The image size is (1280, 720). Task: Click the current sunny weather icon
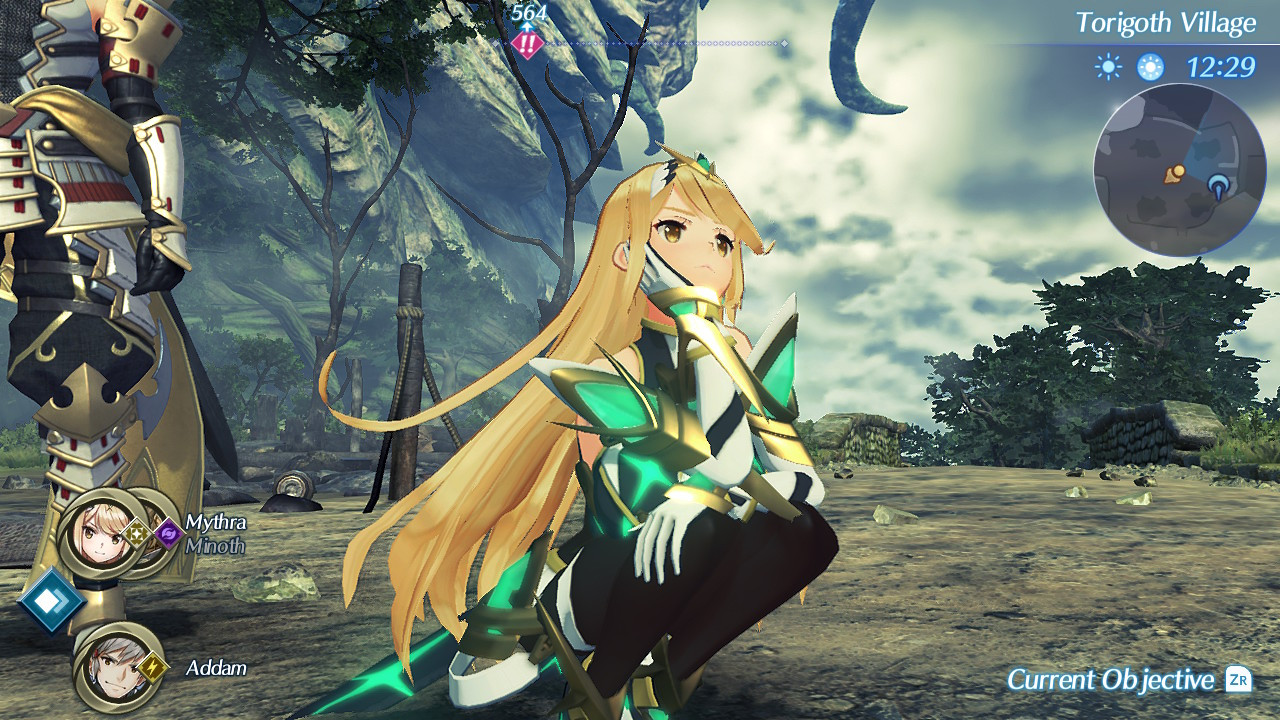tap(1108, 66)
